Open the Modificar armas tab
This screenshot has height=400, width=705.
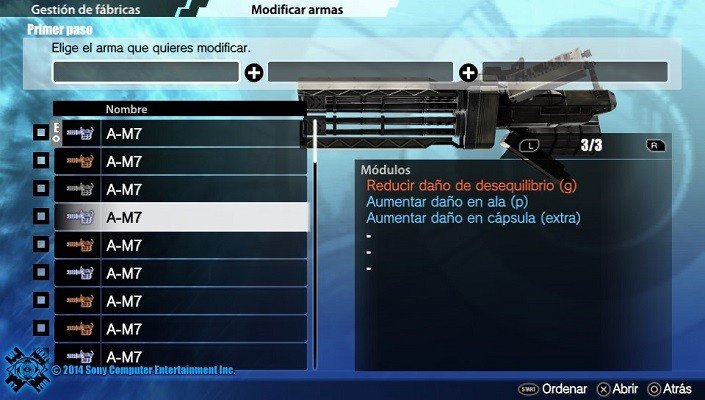[x=297, y=10]
